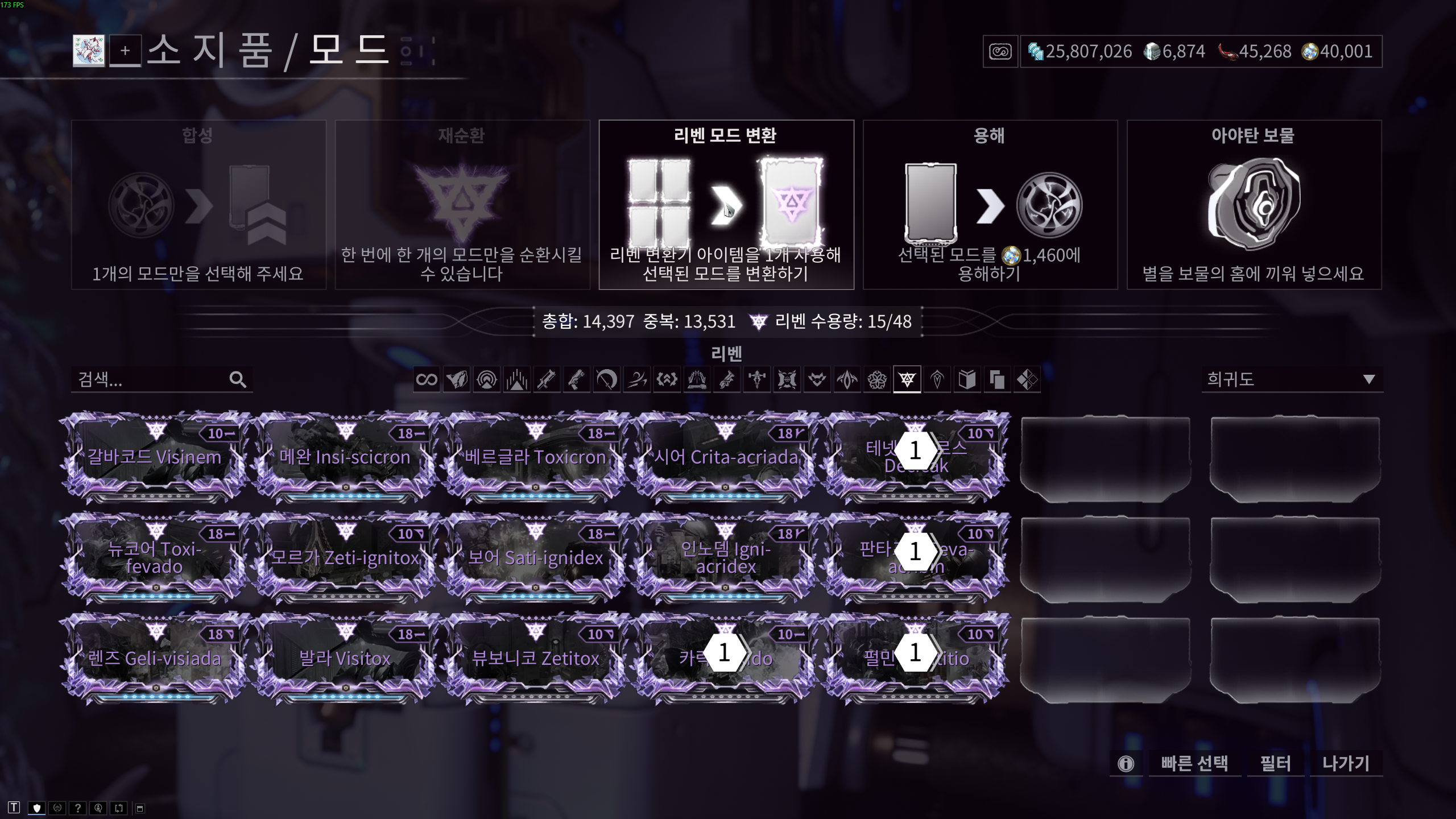Open the 희귀도 sort dropdown
Image resolution: width=1456 pixels, height=819 pixels.
(x=1291, y=379)
